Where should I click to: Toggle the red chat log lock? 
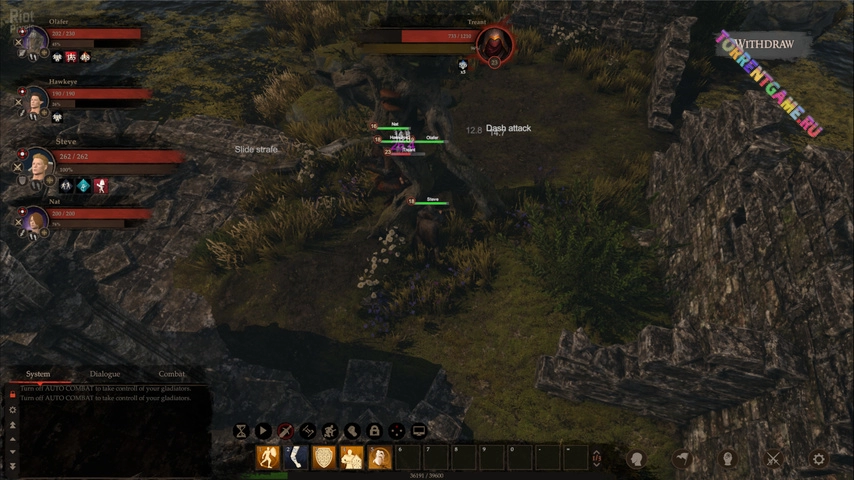pos(12,394)
